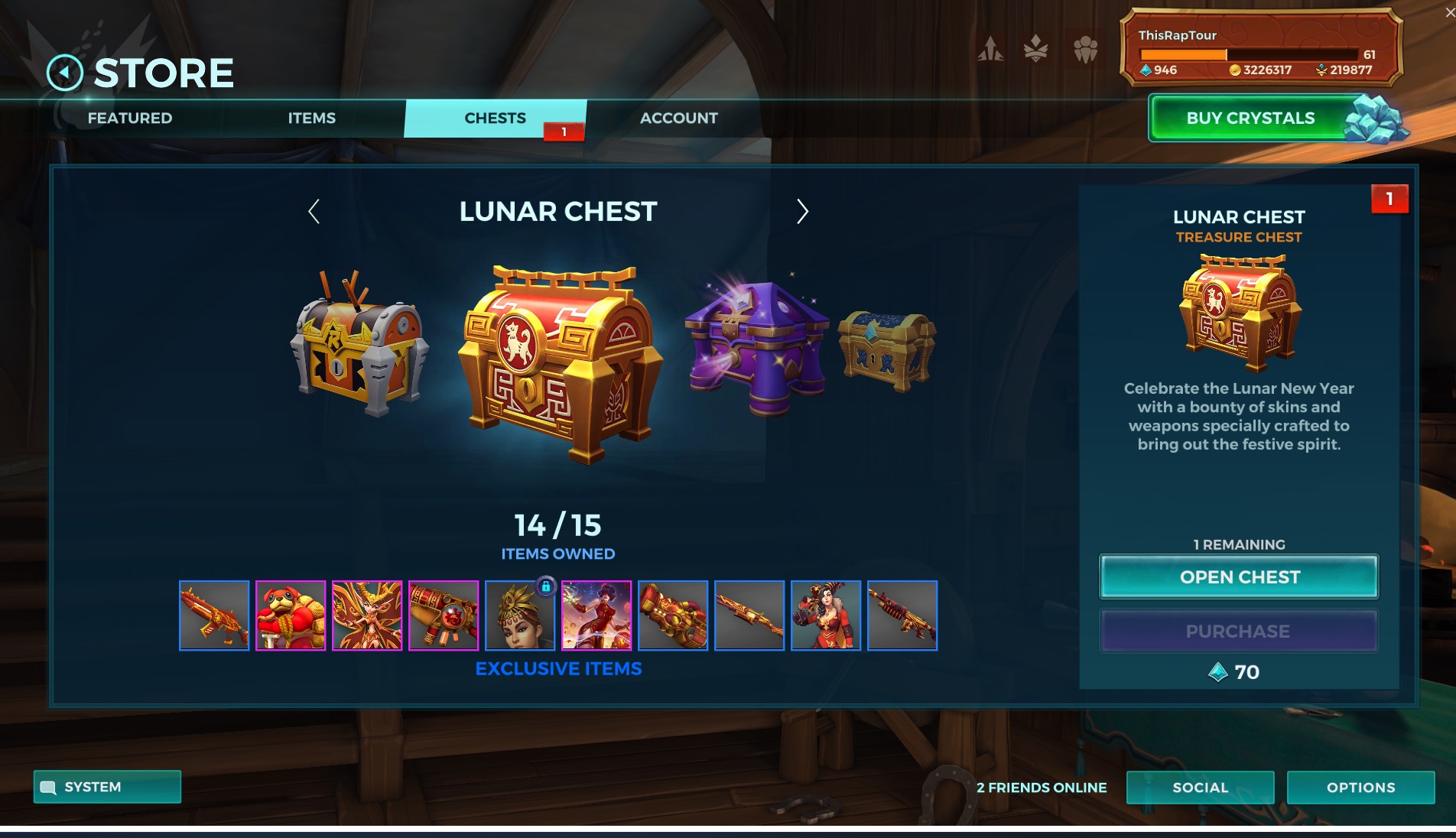
Task: Click the progression arrow icon at top
Action: 990,47
